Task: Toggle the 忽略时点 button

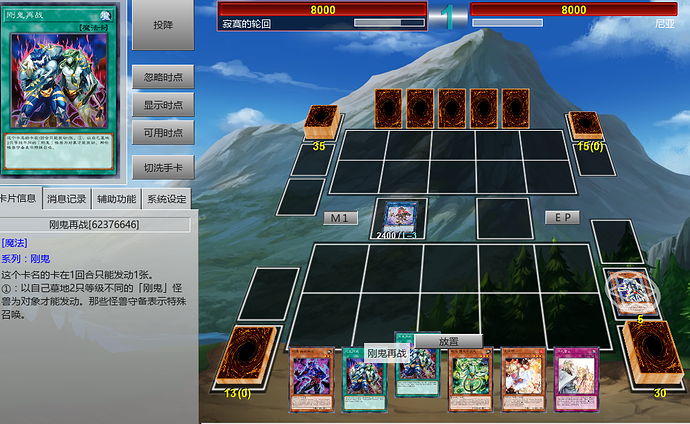Action: pos(163,78)
